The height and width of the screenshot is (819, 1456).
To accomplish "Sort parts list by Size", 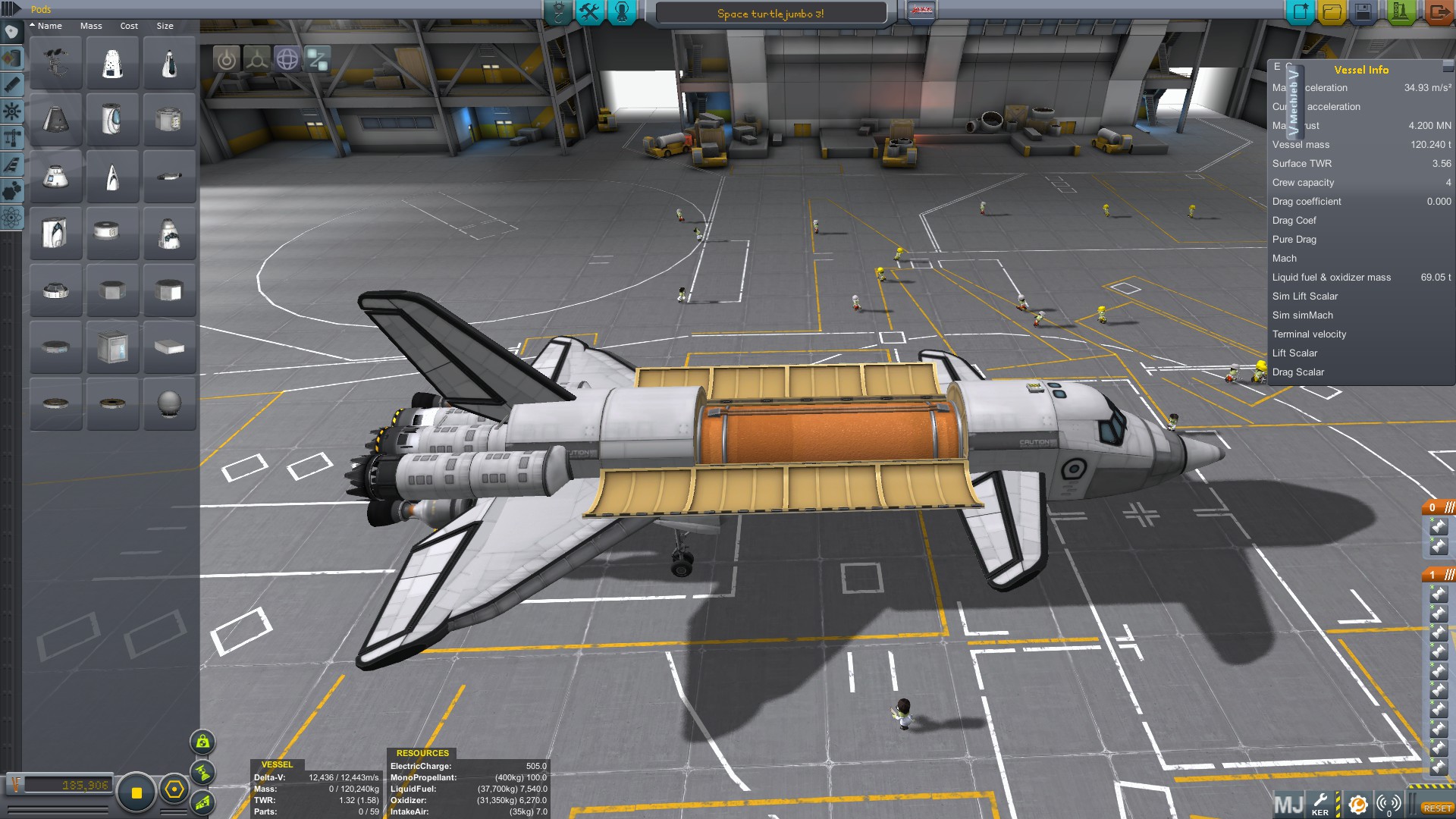I will pos(165,26).
